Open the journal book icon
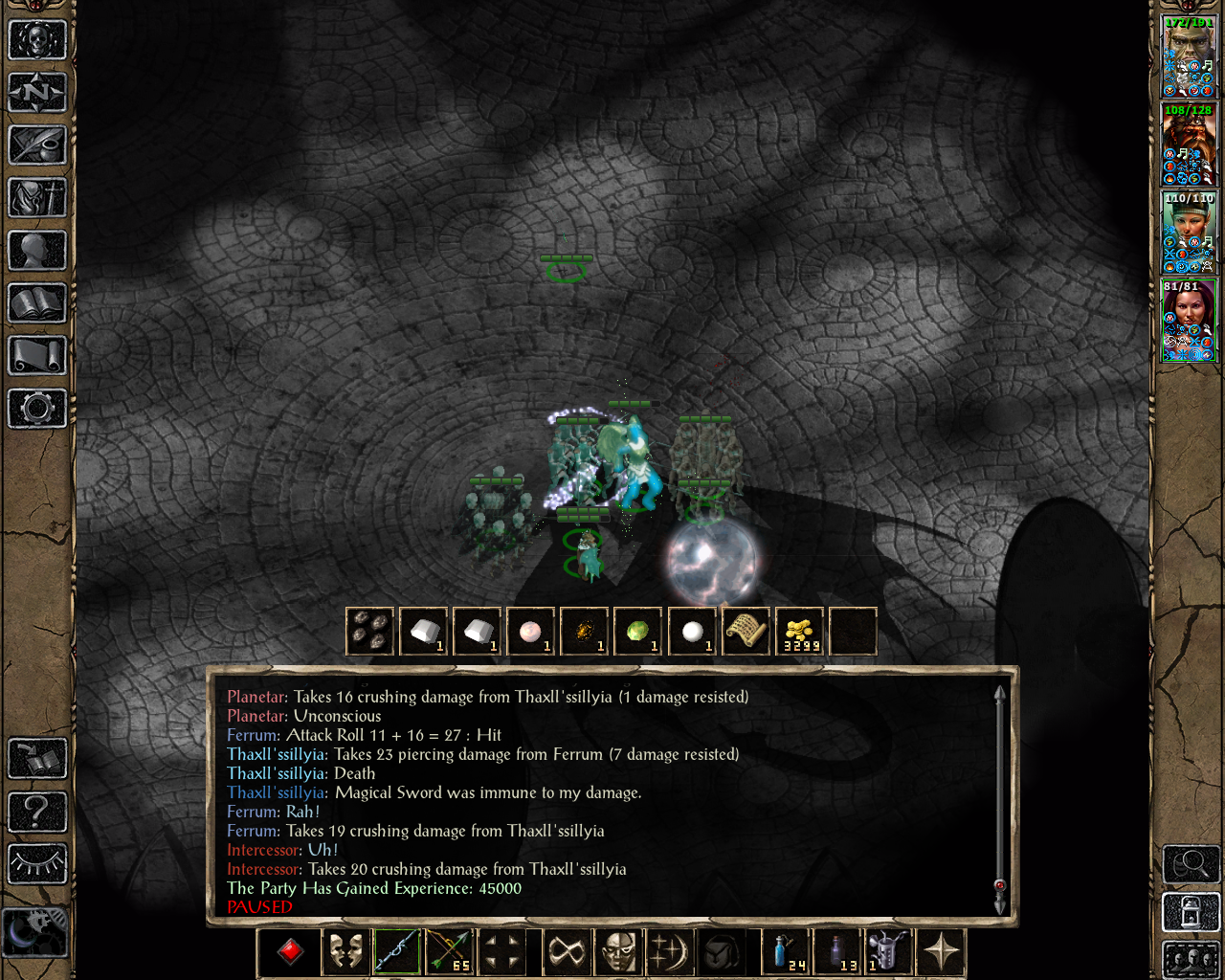The image size is (1225, 980). 36,144
